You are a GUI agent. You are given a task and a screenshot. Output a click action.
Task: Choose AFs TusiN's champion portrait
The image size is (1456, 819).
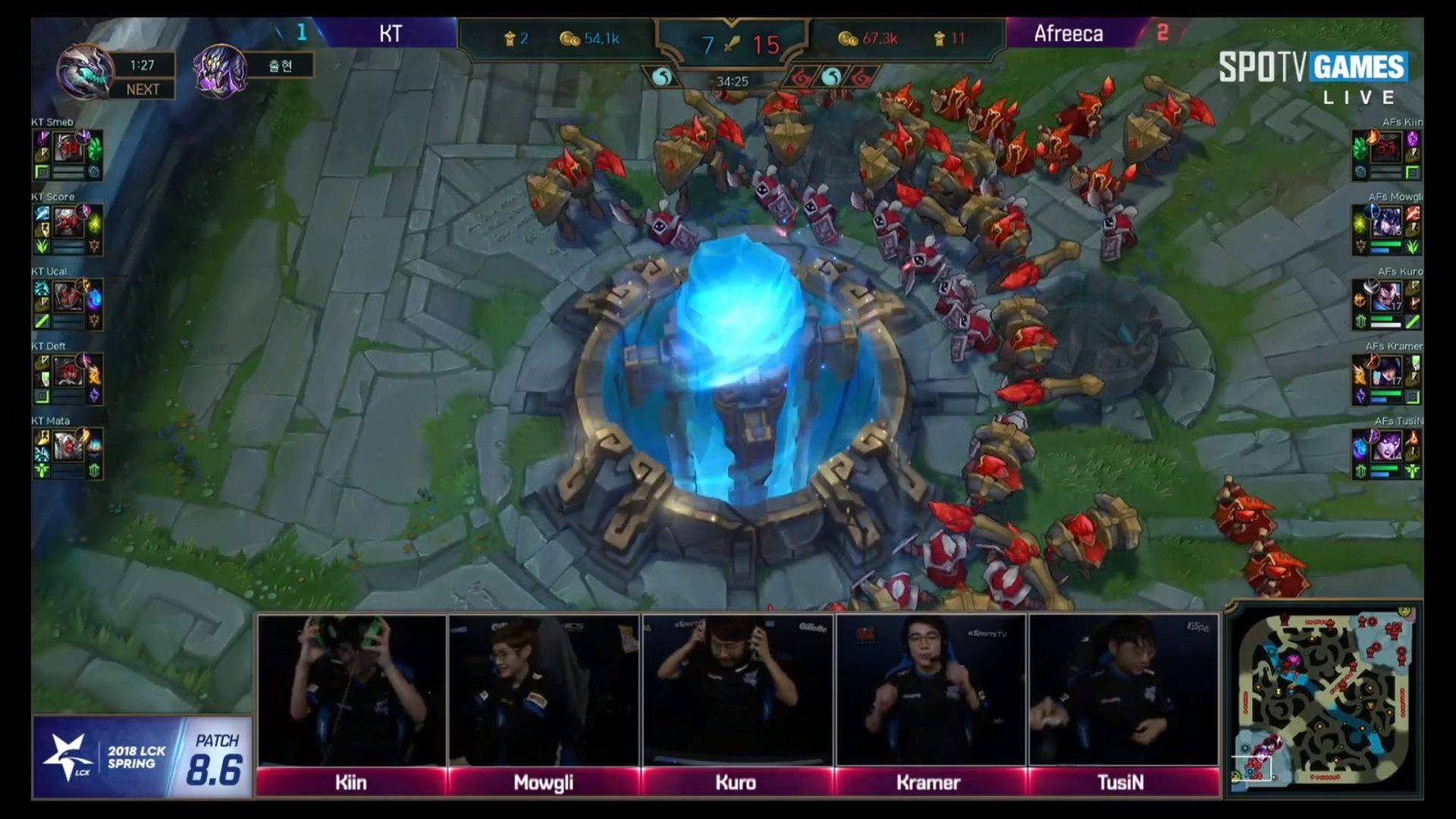(x=1386, y=447)
